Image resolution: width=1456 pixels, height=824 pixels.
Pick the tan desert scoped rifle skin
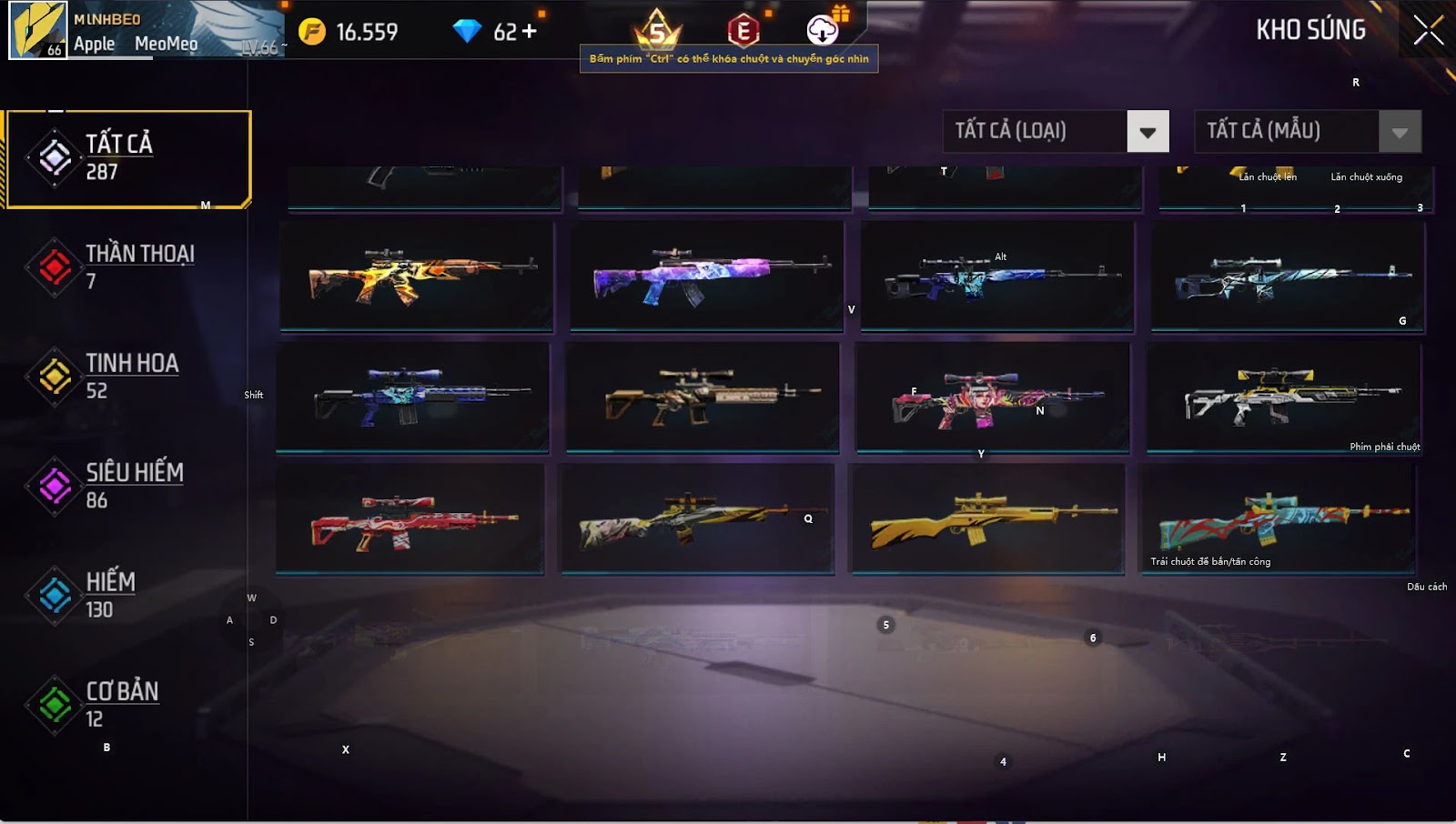coord(703,397)
